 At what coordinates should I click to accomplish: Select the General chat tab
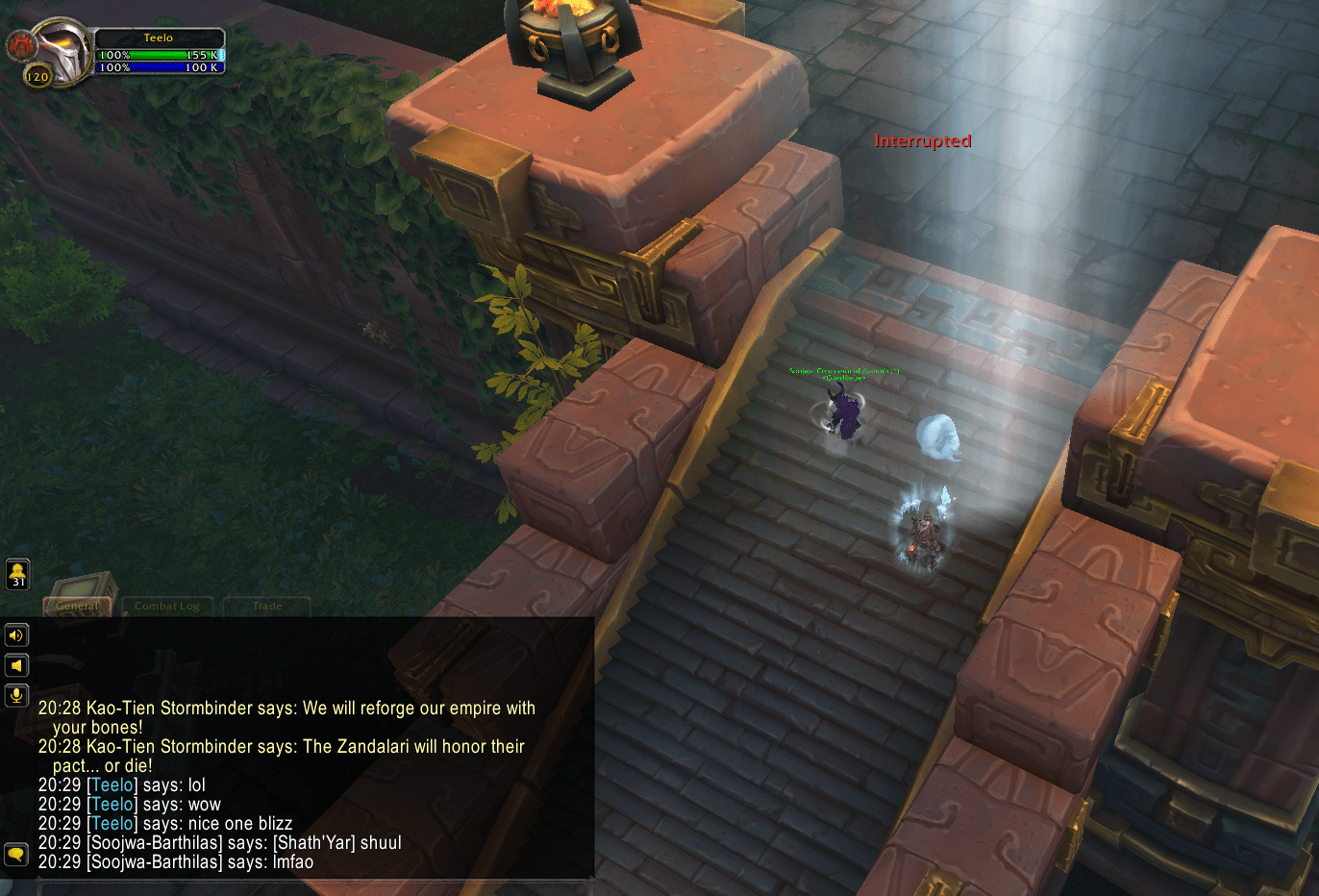point(77,606)
